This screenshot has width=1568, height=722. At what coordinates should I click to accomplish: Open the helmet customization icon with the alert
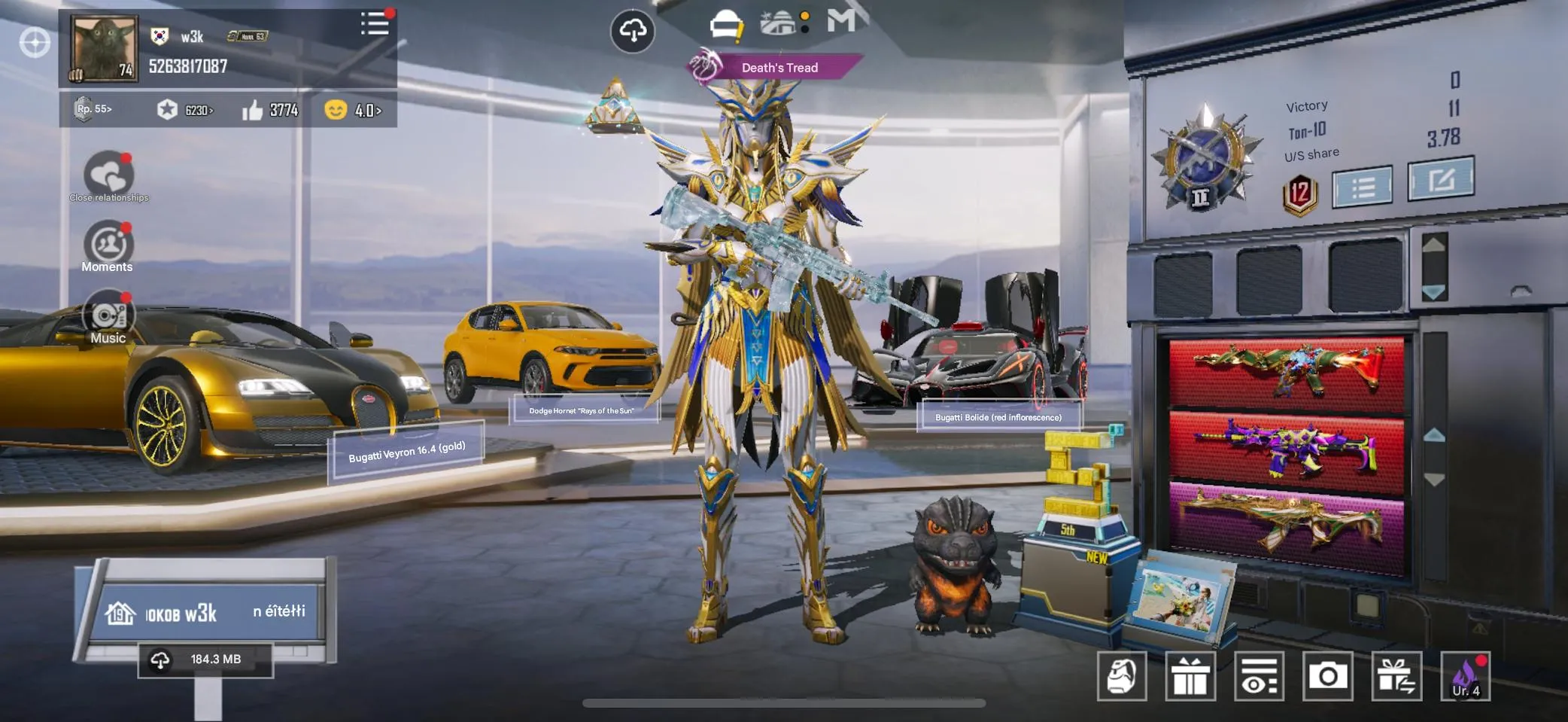[x=725, y=24]
